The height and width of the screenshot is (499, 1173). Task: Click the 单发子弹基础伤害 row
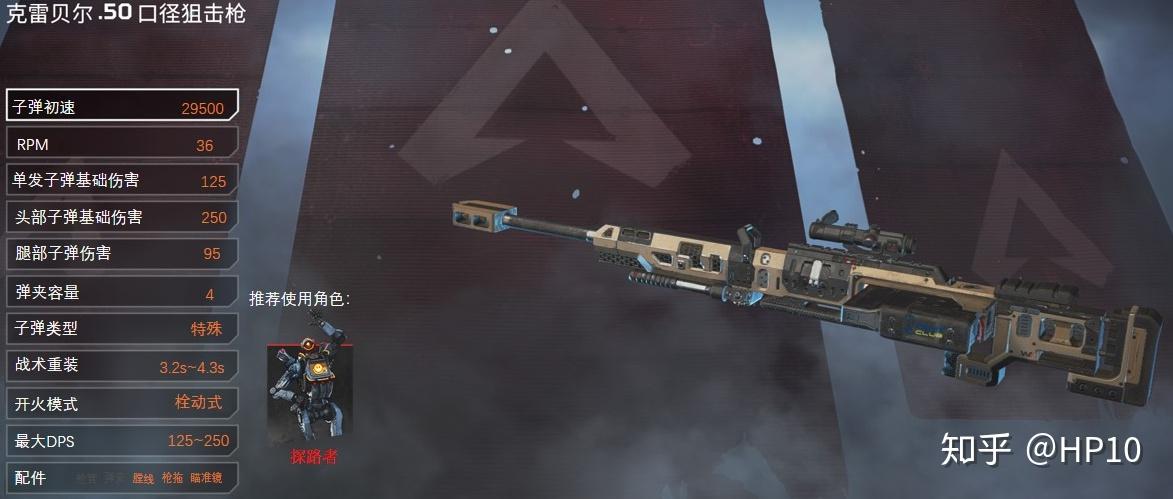point(122,181)
